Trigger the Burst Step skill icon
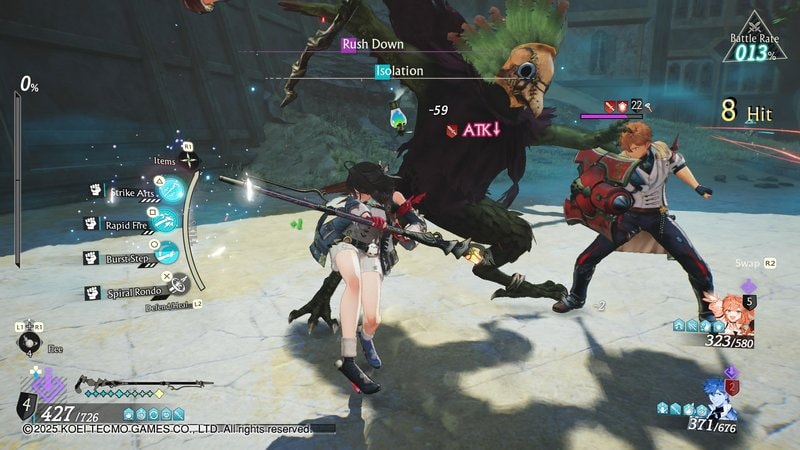The width and height of the screenshot is (800, 450). coord(167,254)
